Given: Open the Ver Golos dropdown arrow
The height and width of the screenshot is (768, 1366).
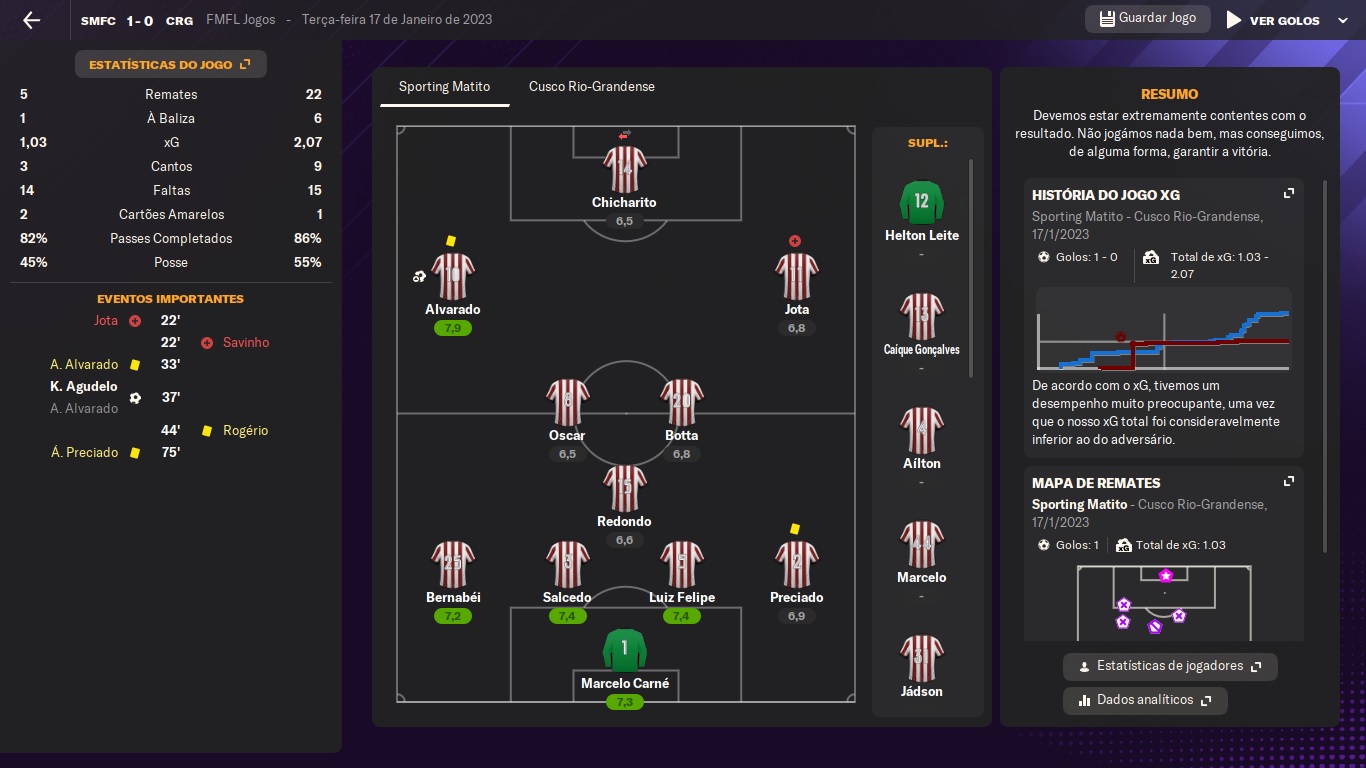Looking at the screenshot, I should (1343, 20).
